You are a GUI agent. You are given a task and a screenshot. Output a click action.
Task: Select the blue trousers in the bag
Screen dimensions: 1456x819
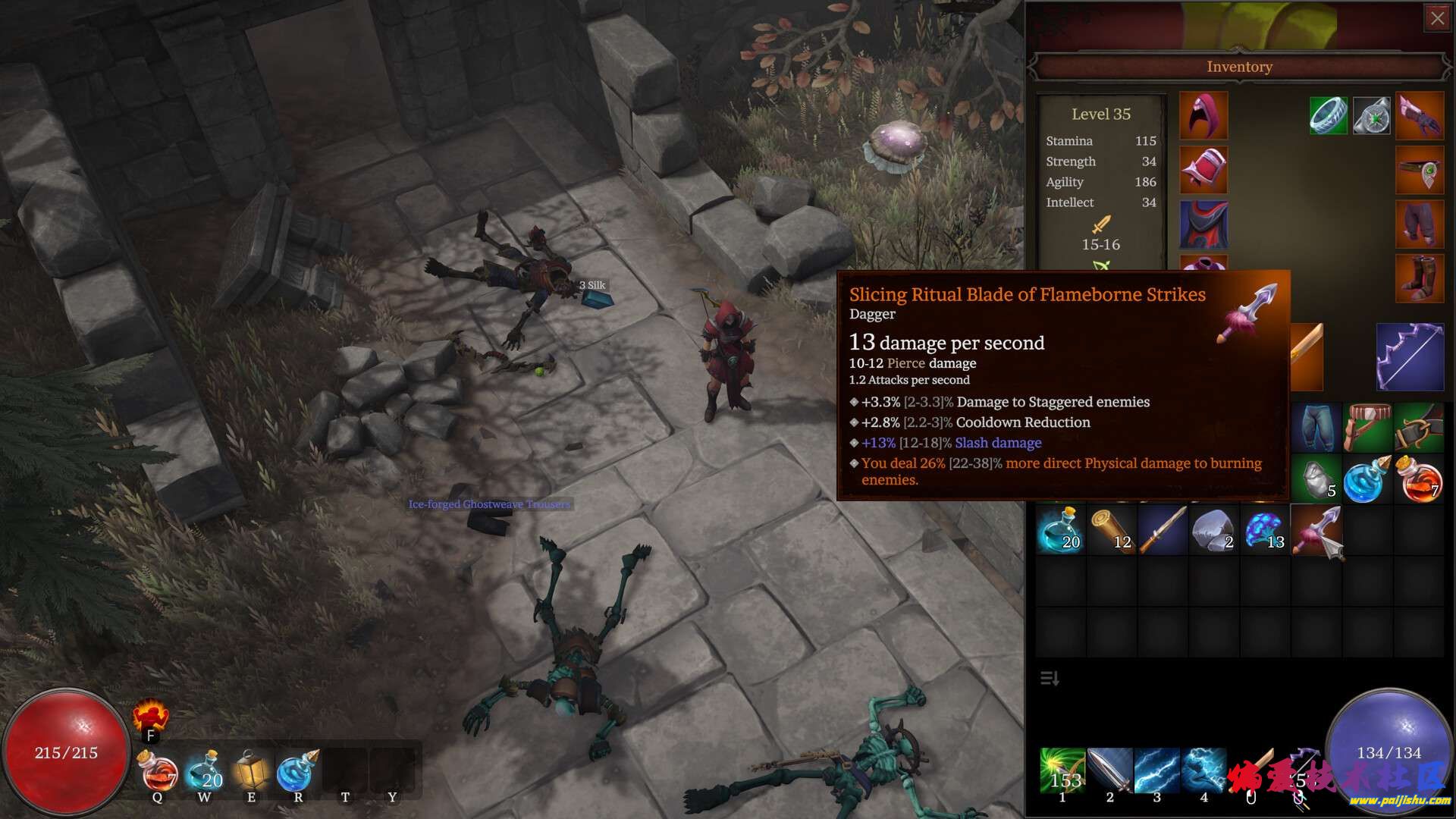(1316, 428)
